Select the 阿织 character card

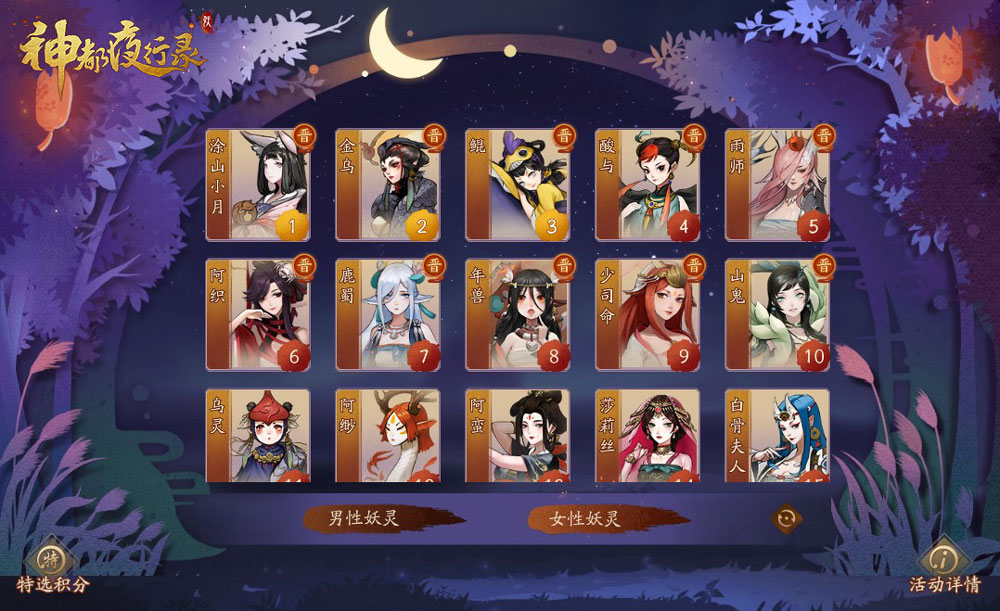[258, 314]
